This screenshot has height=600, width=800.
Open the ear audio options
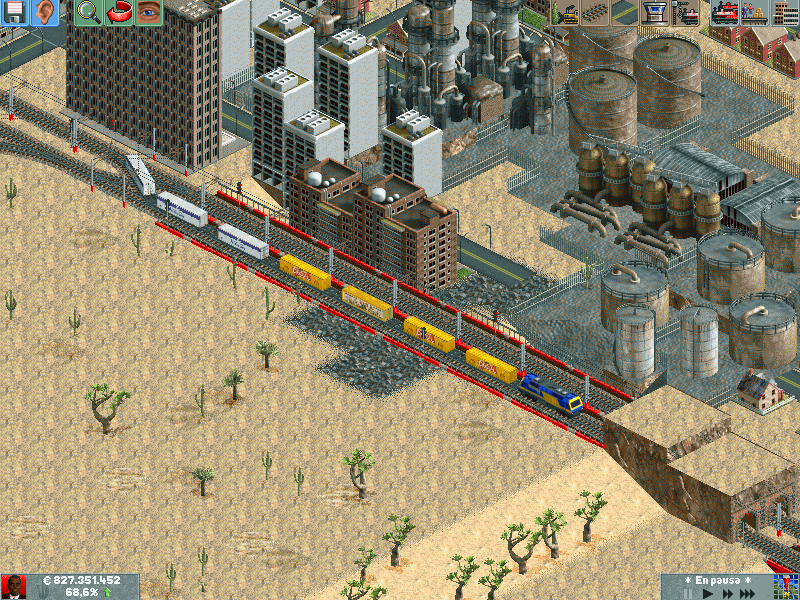pos(44,12)
